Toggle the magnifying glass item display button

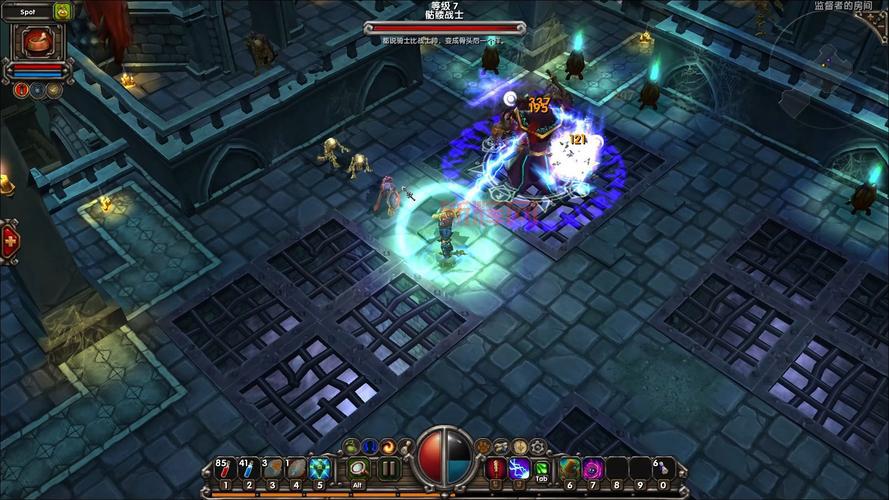point(359,468)
